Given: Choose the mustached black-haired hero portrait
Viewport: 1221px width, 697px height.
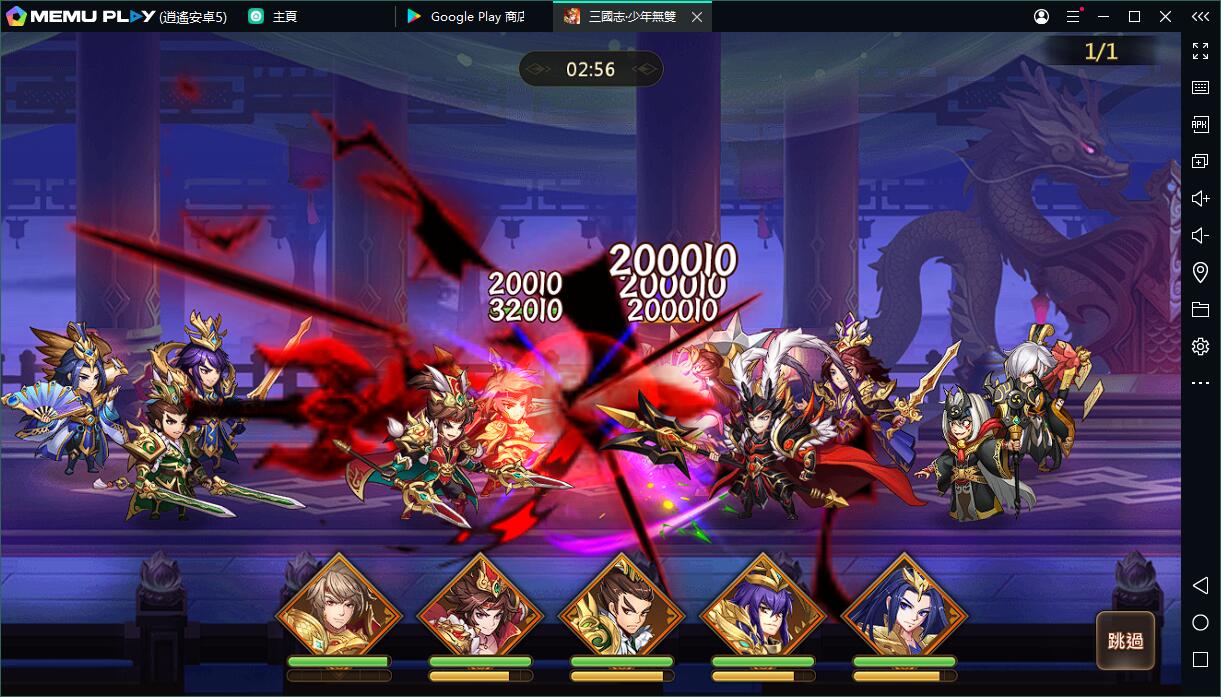Looking at the screenshot, I should (x=621, y=612).
